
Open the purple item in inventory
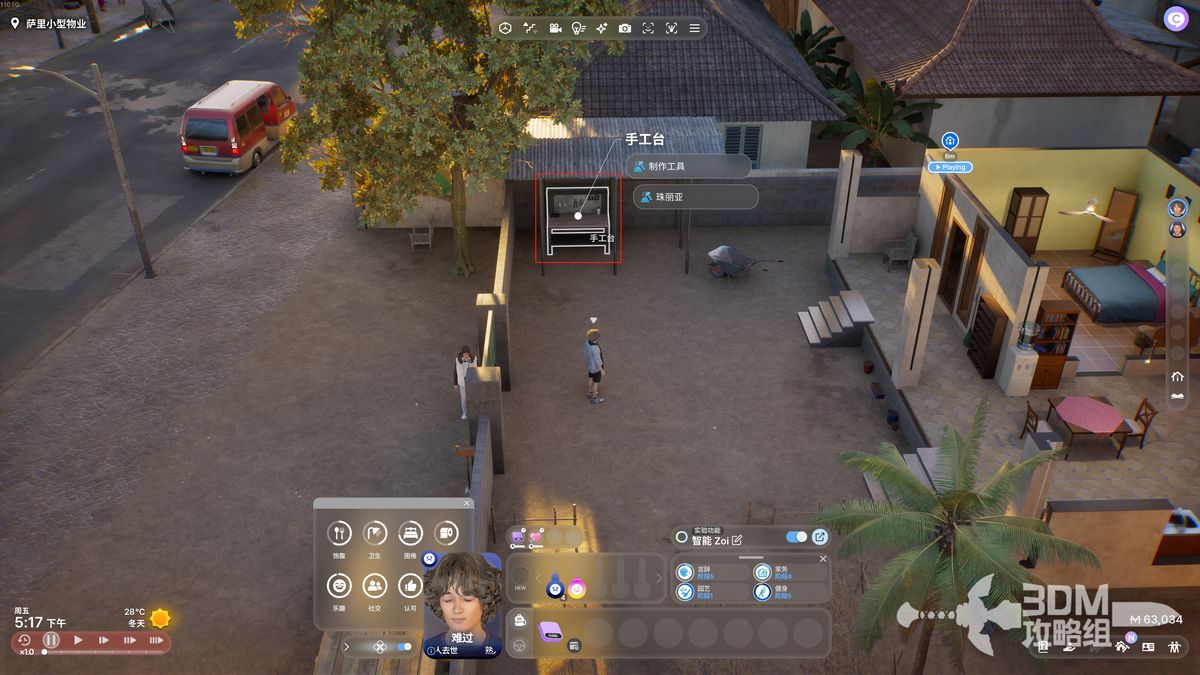tap(550, 631)
